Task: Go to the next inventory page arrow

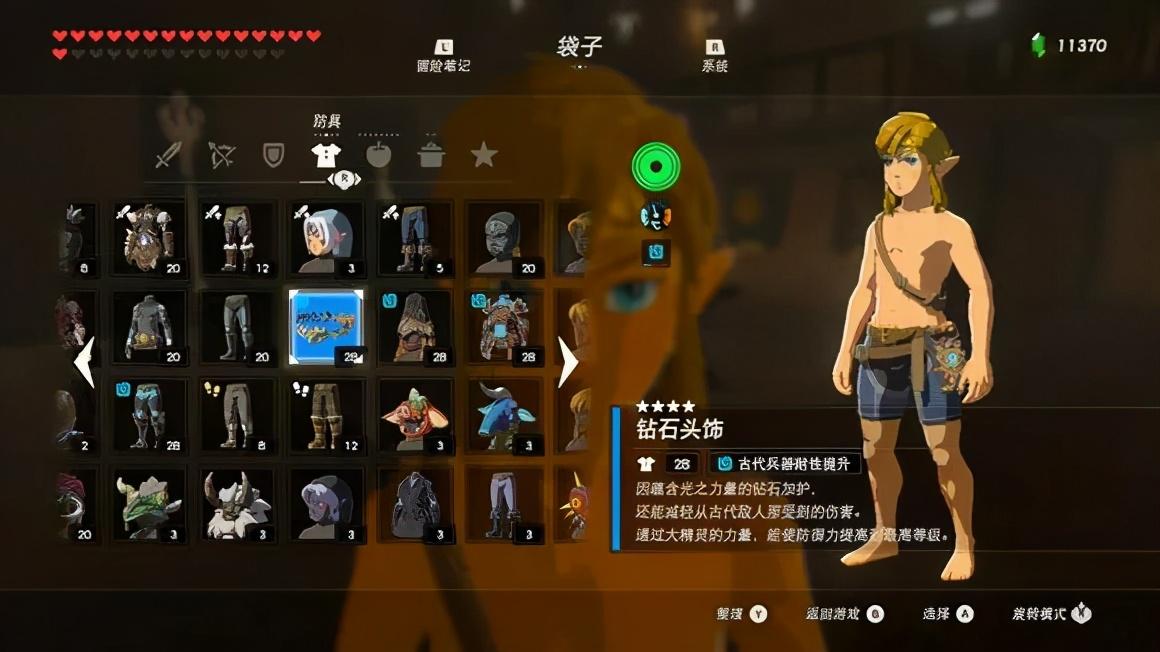Action: click(567, 362)
